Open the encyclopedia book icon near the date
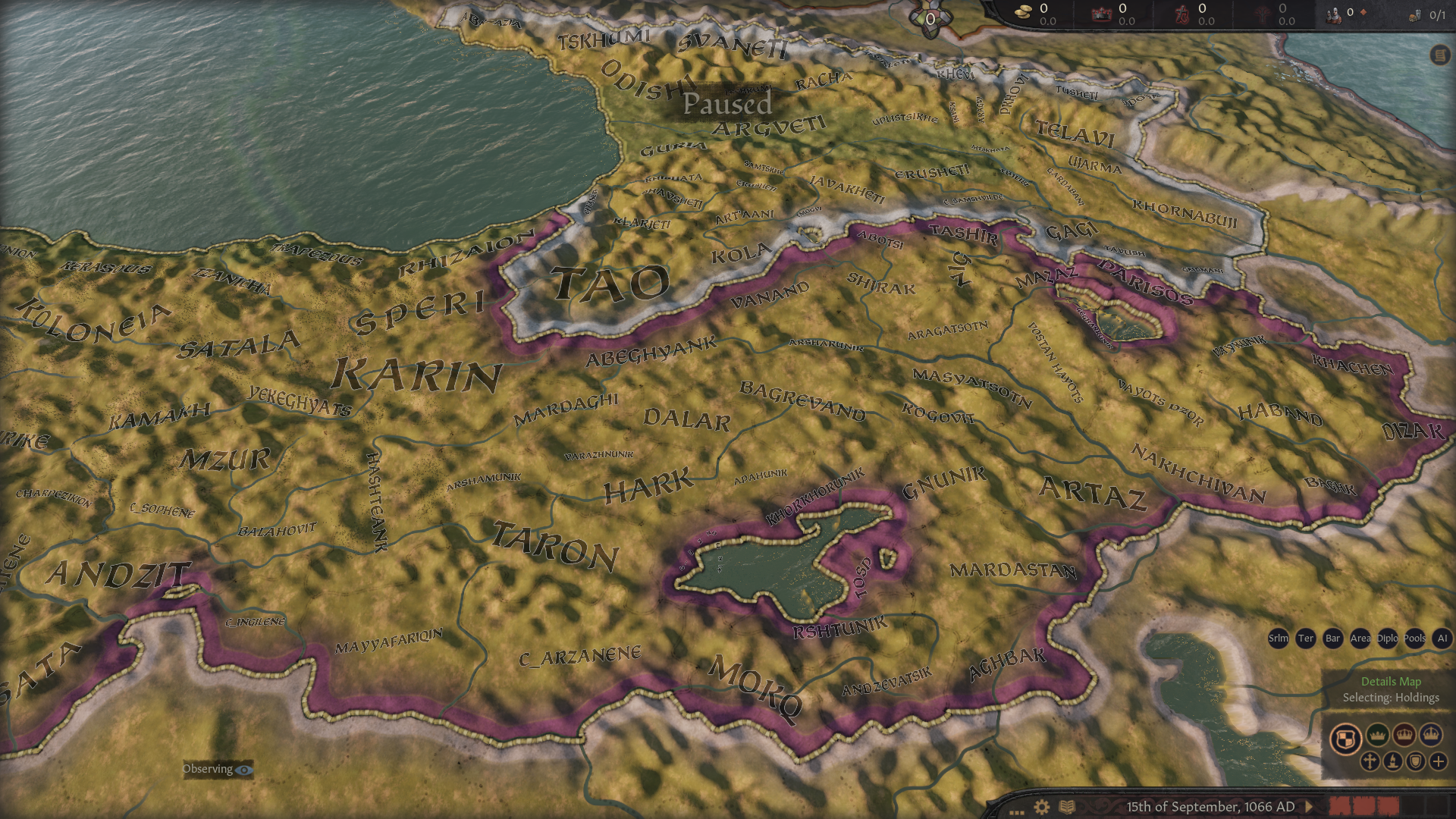 tap(1066, 805)
